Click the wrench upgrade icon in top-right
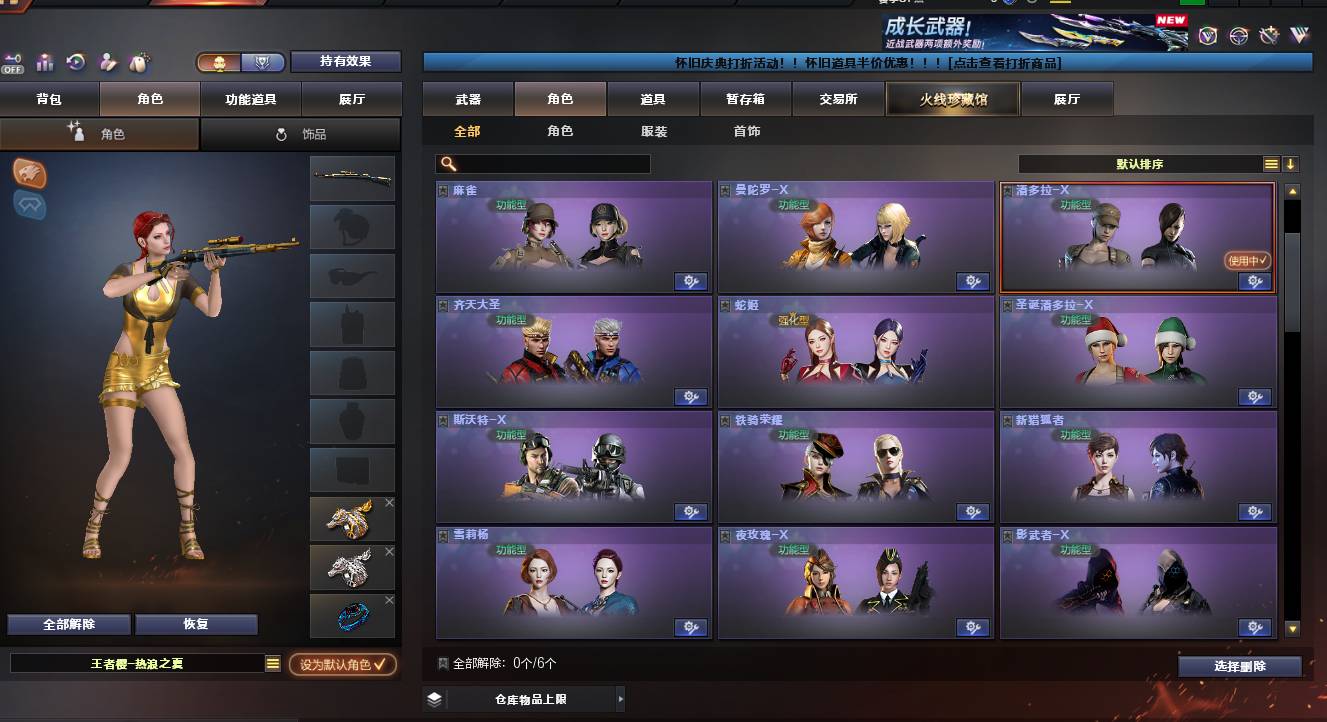This screenshot has height=722, width=1327. (1268, 37)
